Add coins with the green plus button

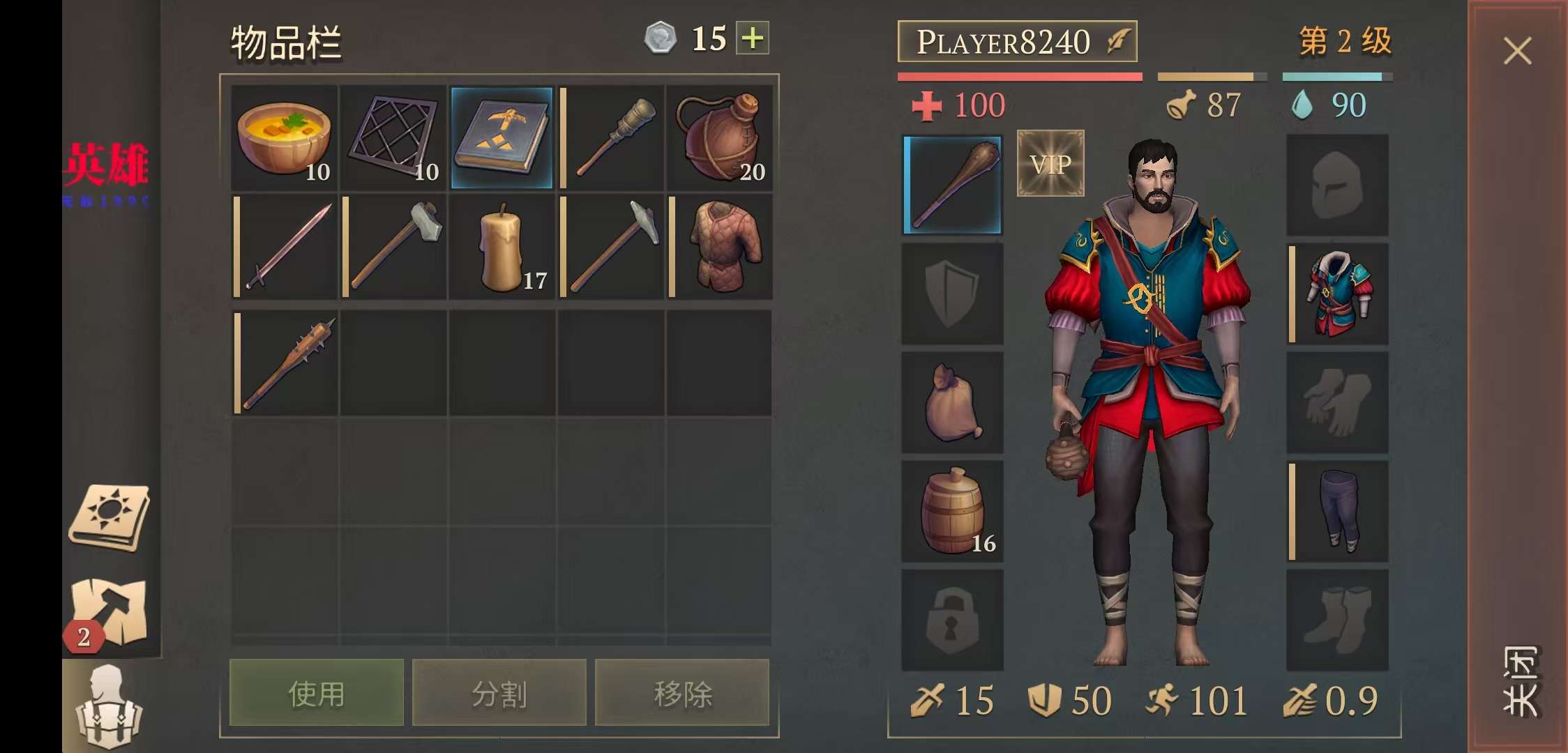[753, 38]
